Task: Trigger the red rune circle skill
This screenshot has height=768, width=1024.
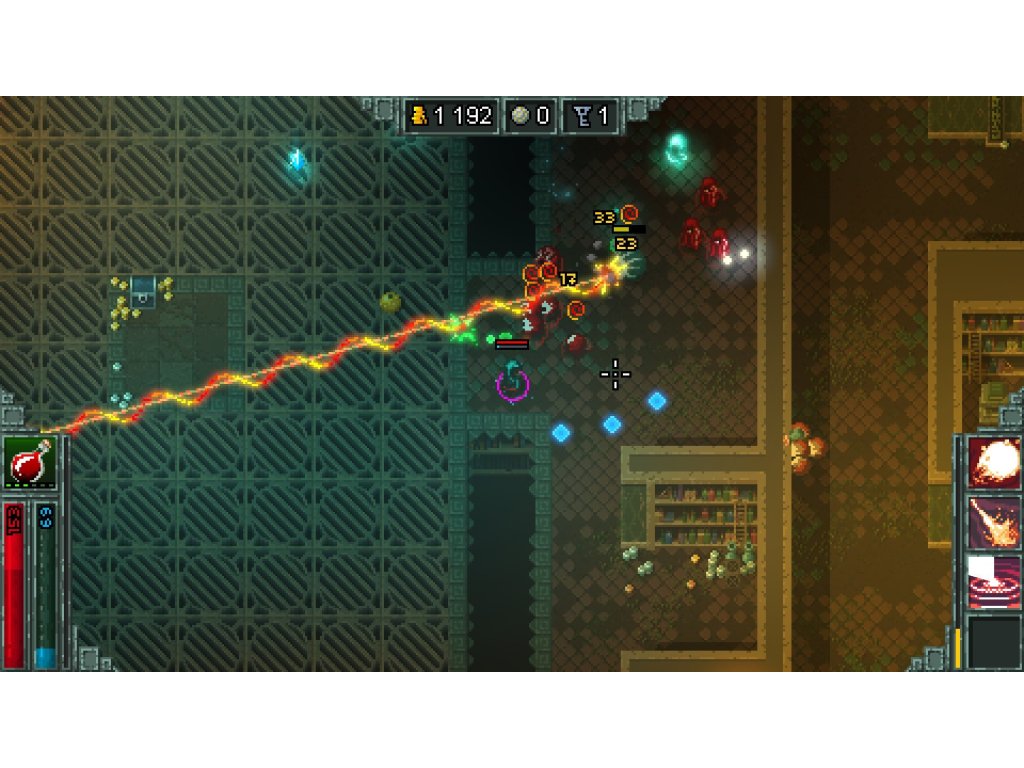Action: 994,582
